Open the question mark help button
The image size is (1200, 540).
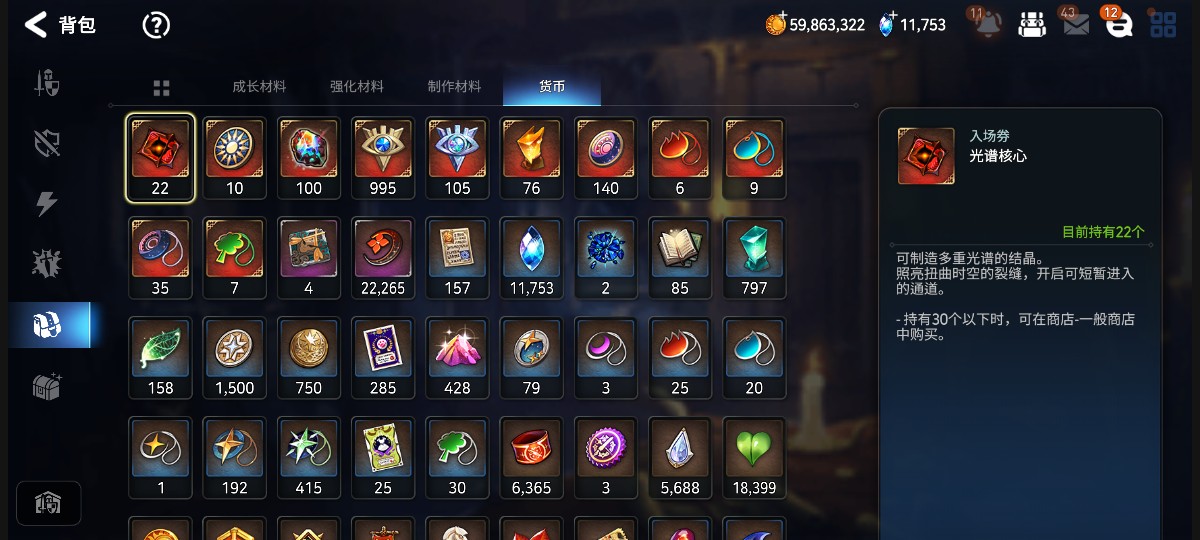click(x=156, y=25)
